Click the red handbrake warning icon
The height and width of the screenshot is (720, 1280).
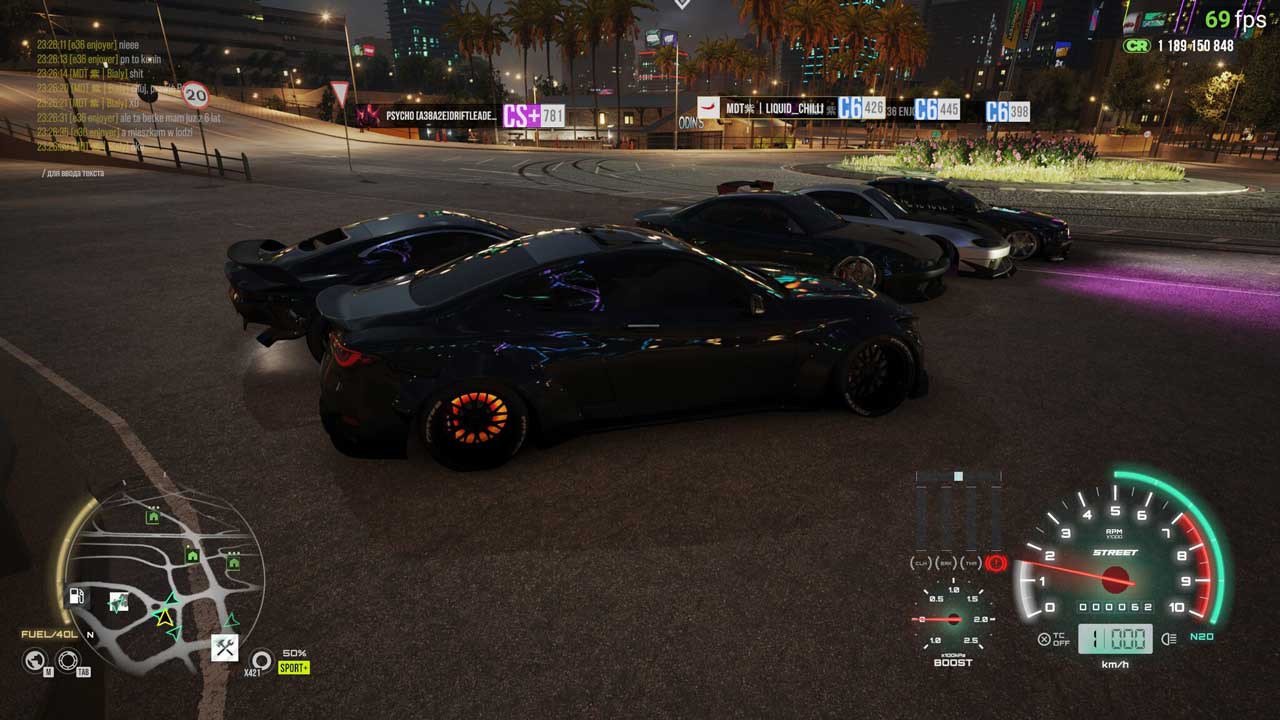(995, 563)
